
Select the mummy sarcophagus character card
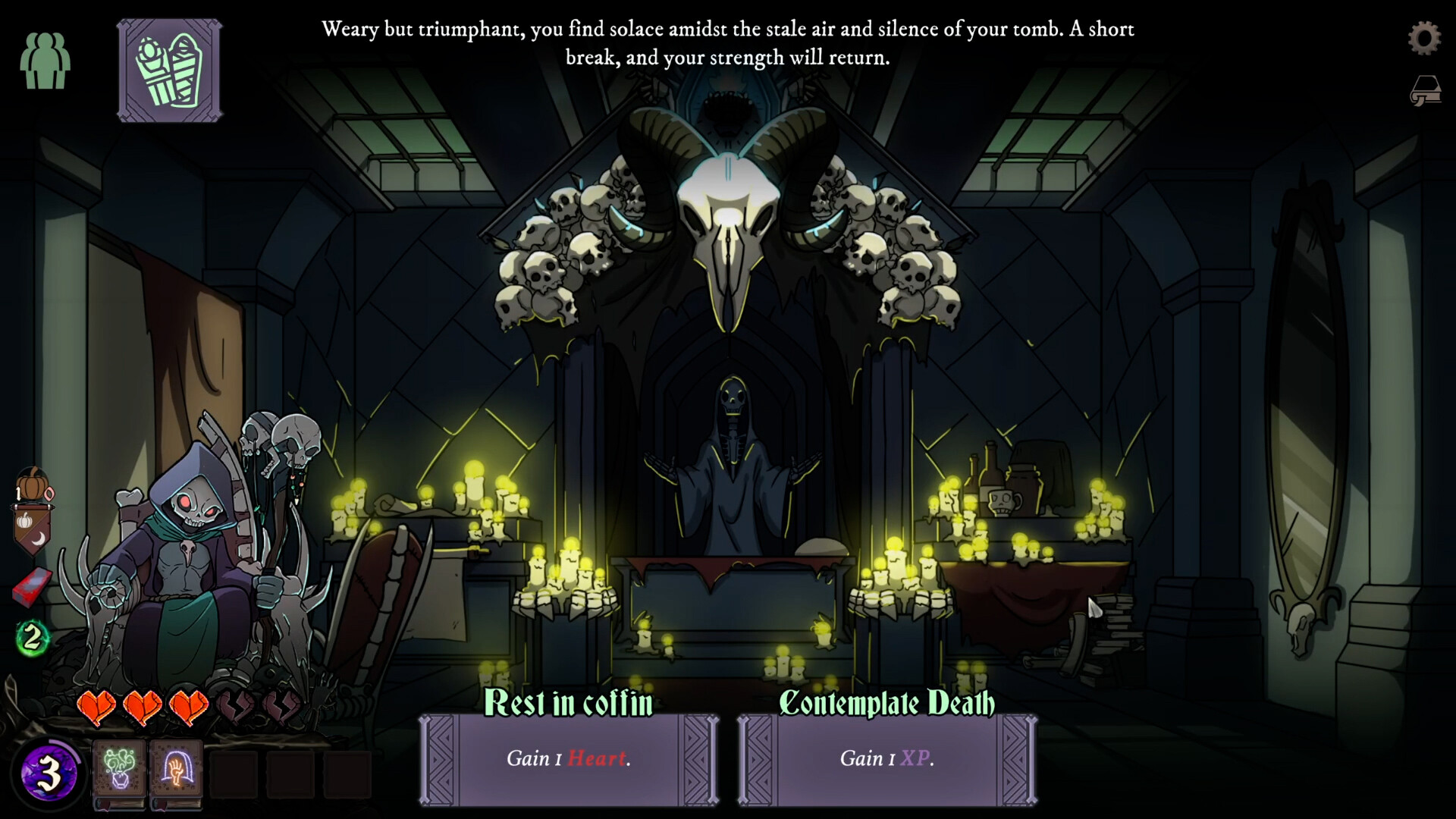click(x=169, y=71)
